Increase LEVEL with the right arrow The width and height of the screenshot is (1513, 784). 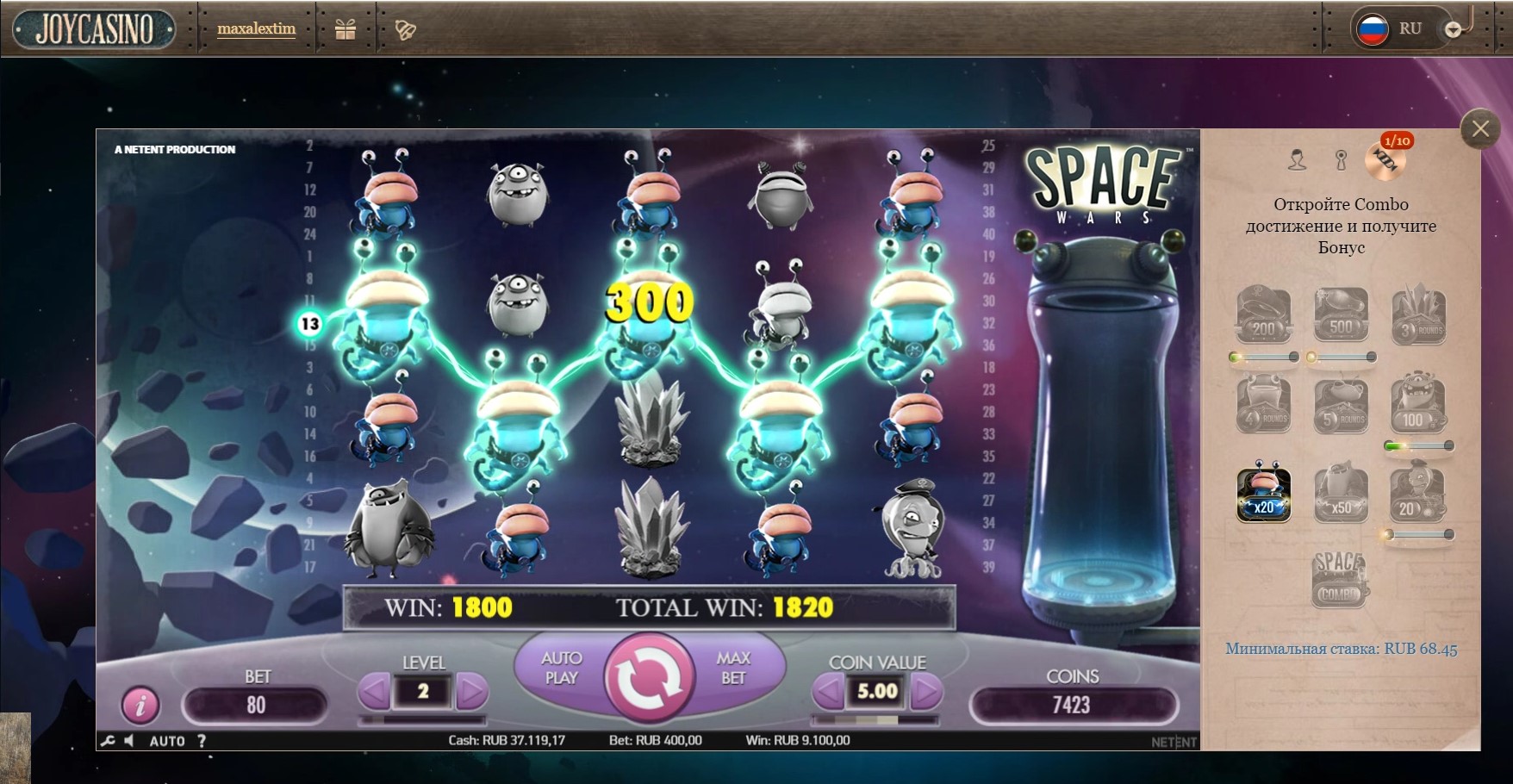coord(472,690)
